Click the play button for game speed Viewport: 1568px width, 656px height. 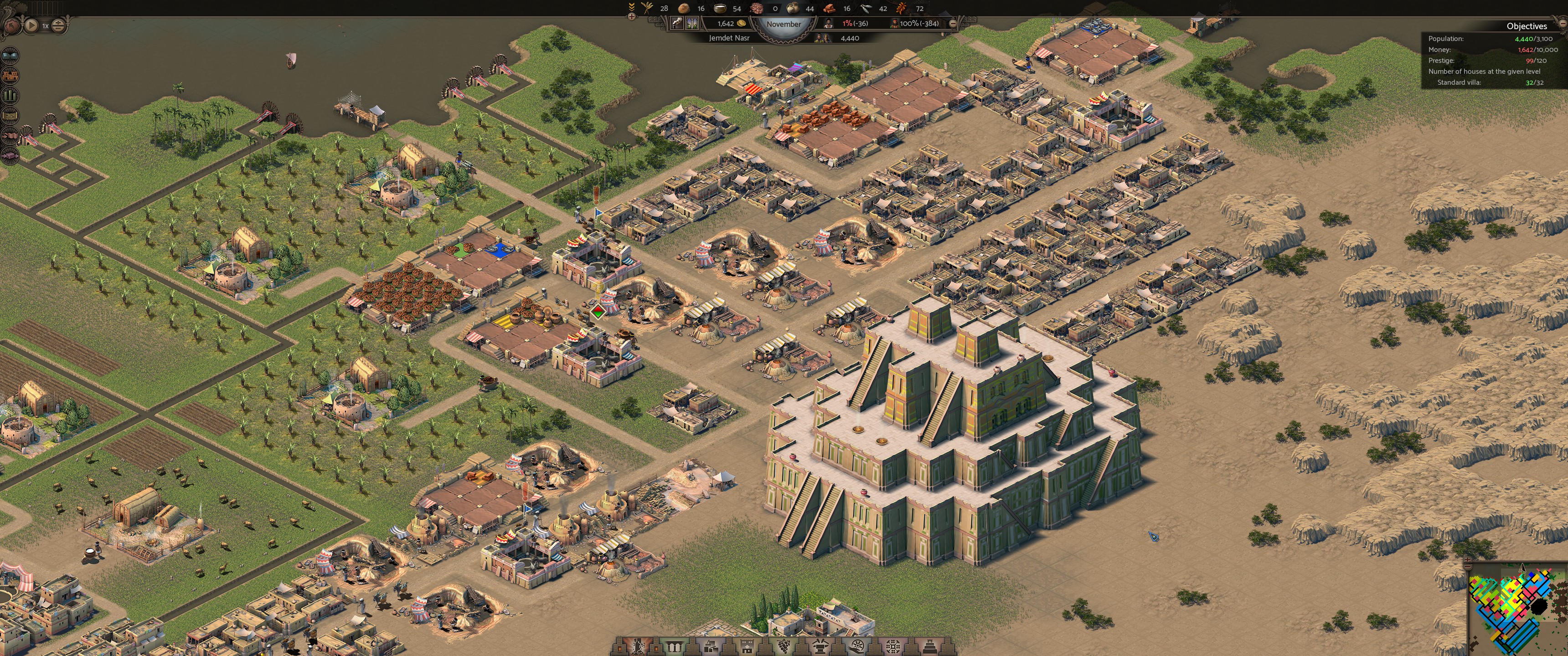click(x=31, y=26)
